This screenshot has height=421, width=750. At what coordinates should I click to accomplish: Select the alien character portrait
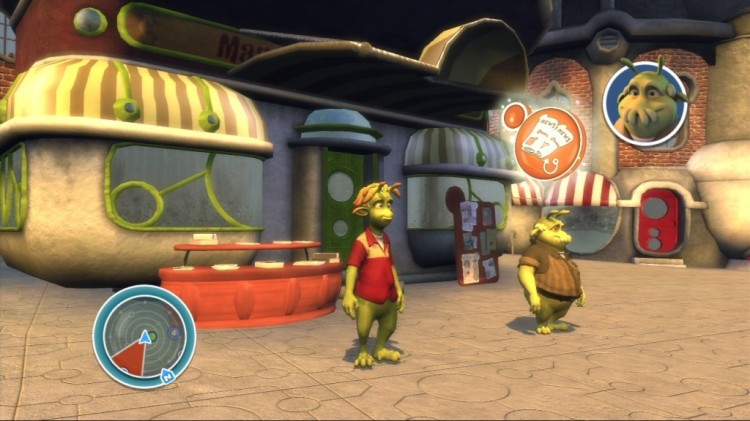(645, 103)
